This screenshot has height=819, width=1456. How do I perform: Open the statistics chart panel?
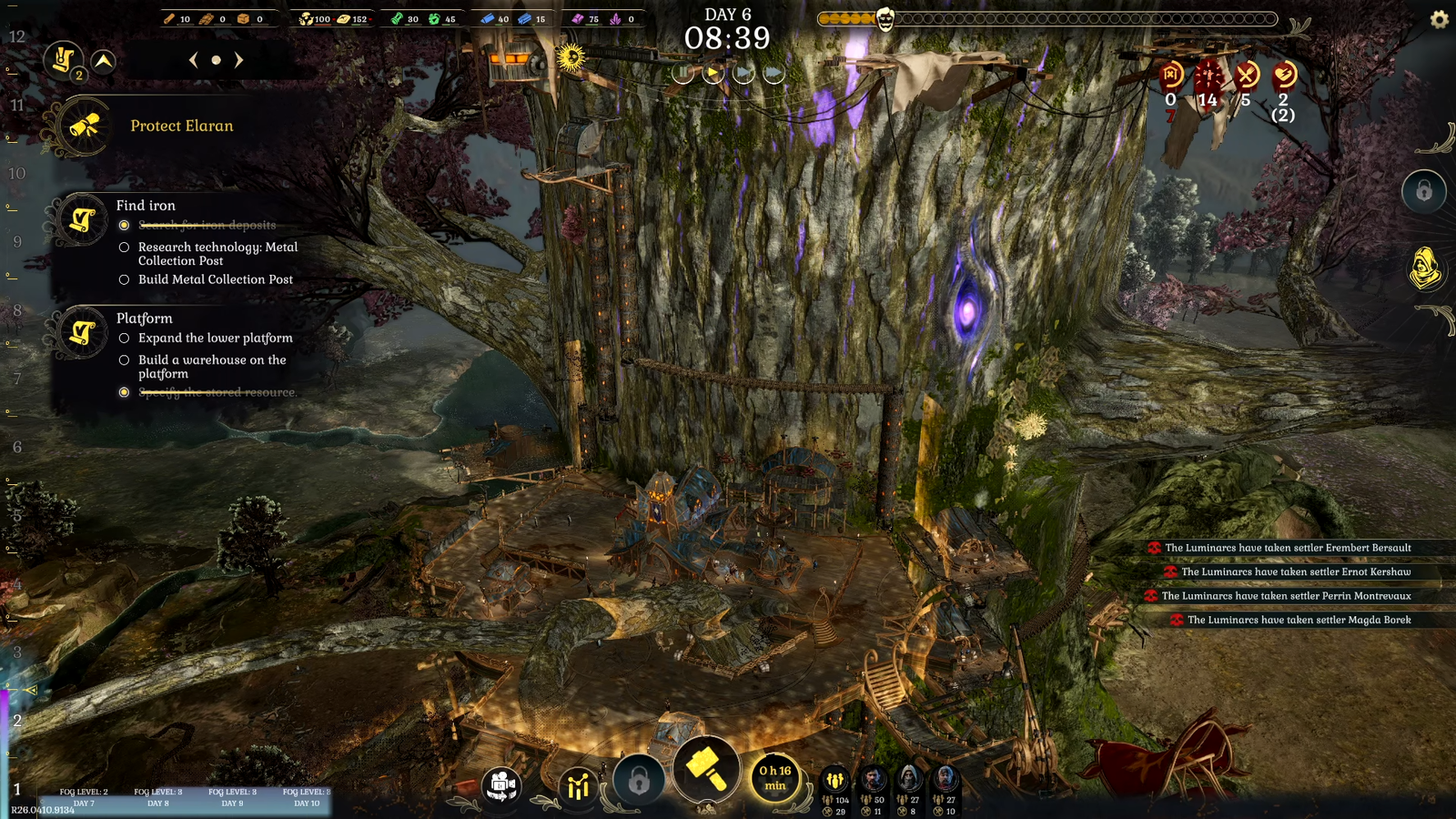click(x=578, y=785)
